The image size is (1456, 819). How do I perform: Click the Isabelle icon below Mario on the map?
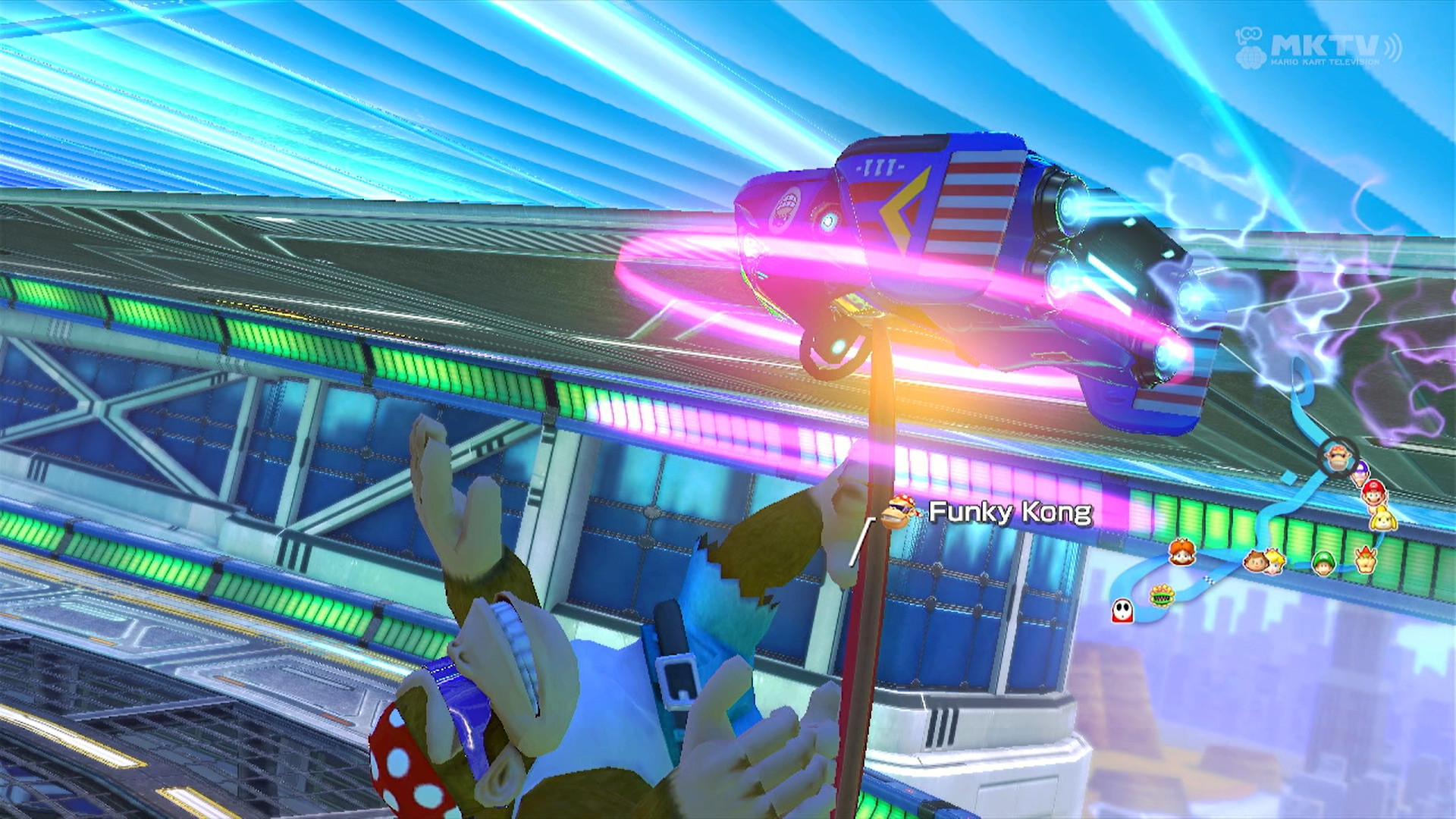1382,519
